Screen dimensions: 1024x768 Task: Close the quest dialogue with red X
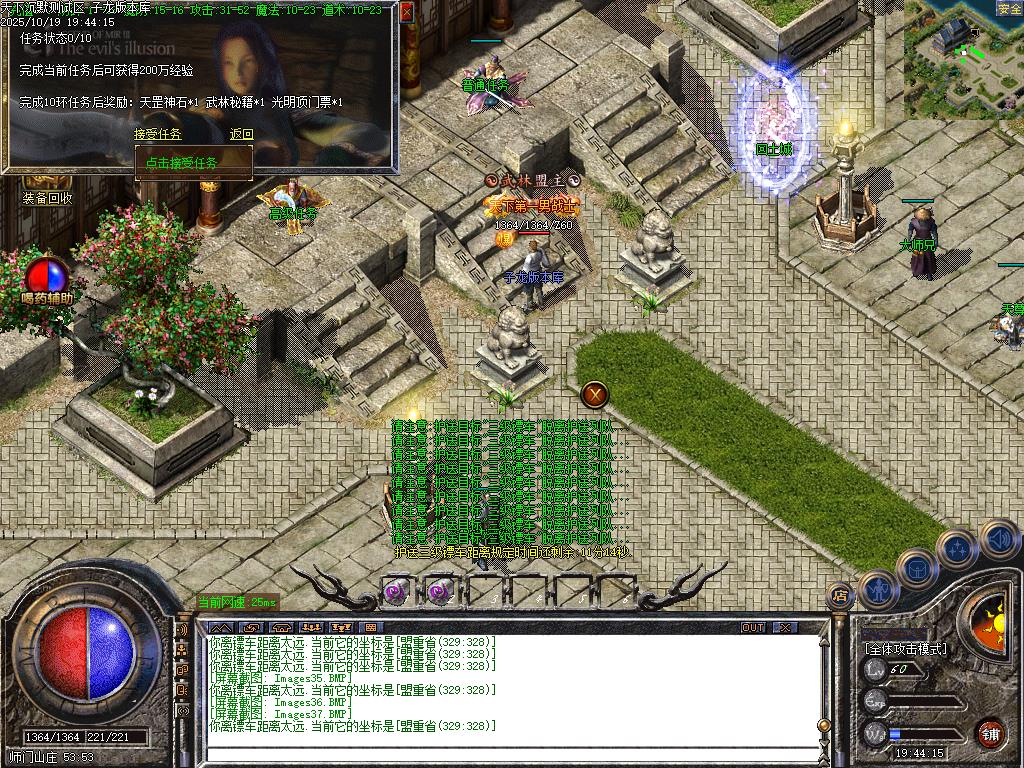coord(406,13)
